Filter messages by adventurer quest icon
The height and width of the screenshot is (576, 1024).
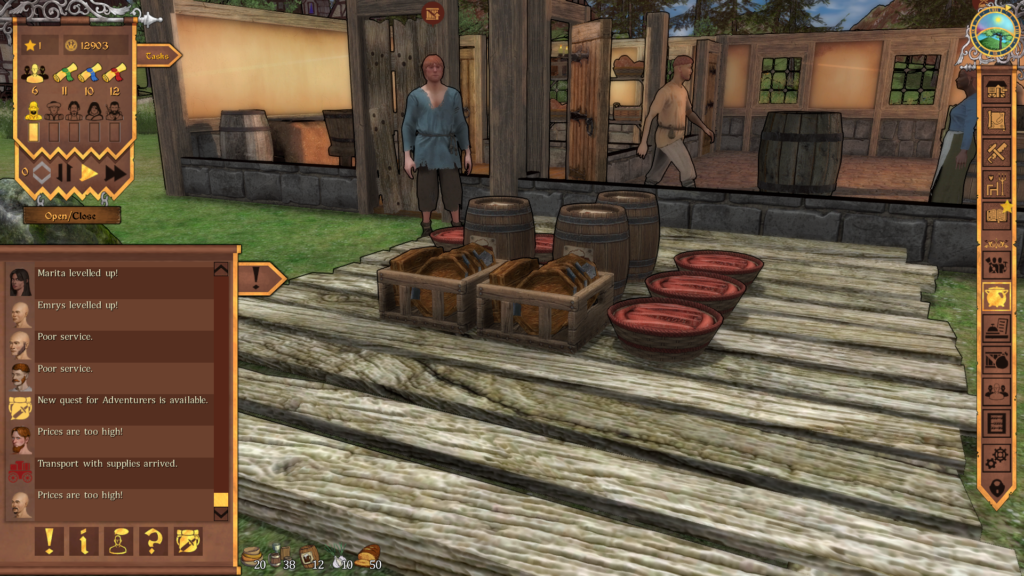188,541
